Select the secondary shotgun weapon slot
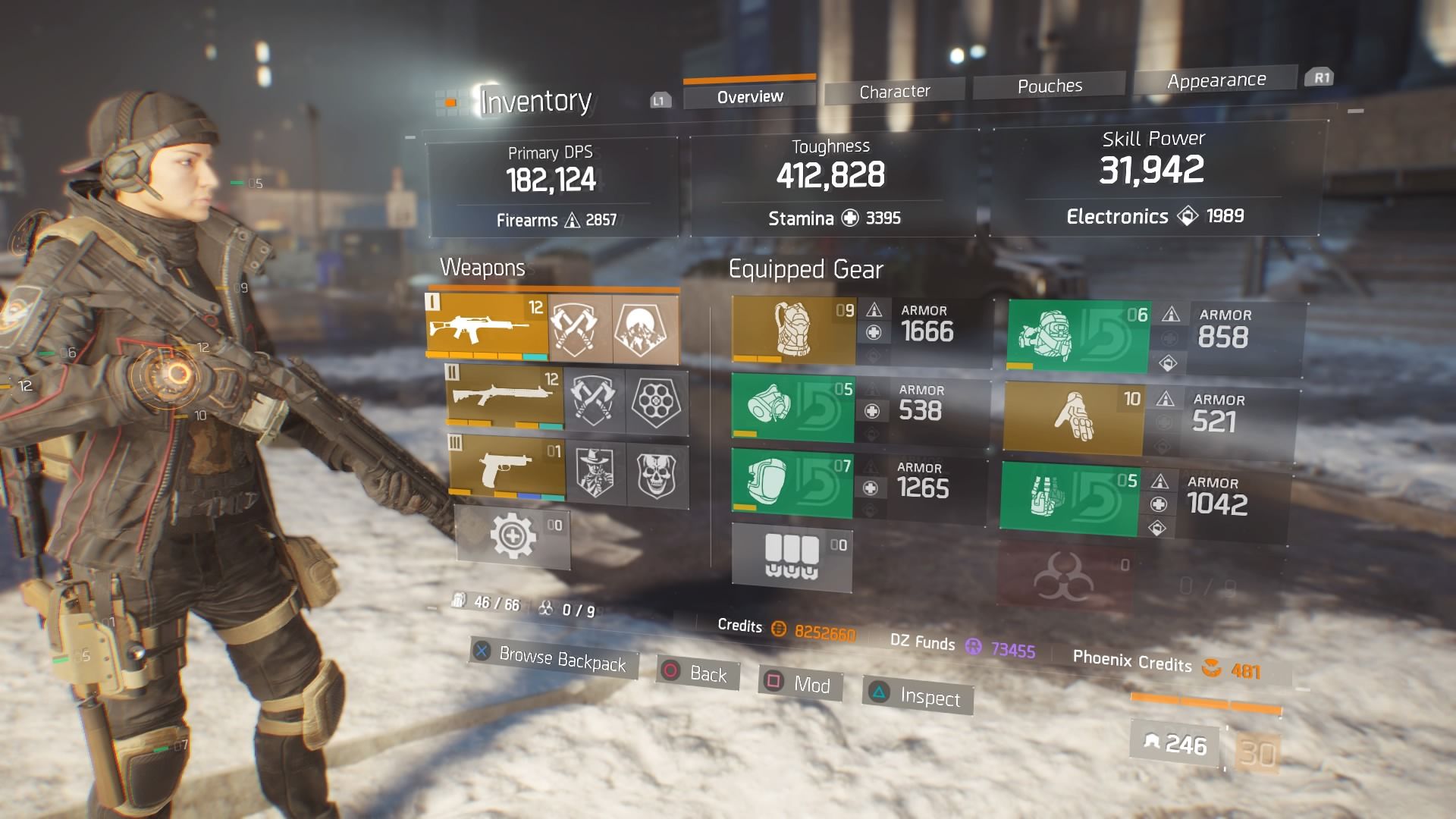 (505, 397)
